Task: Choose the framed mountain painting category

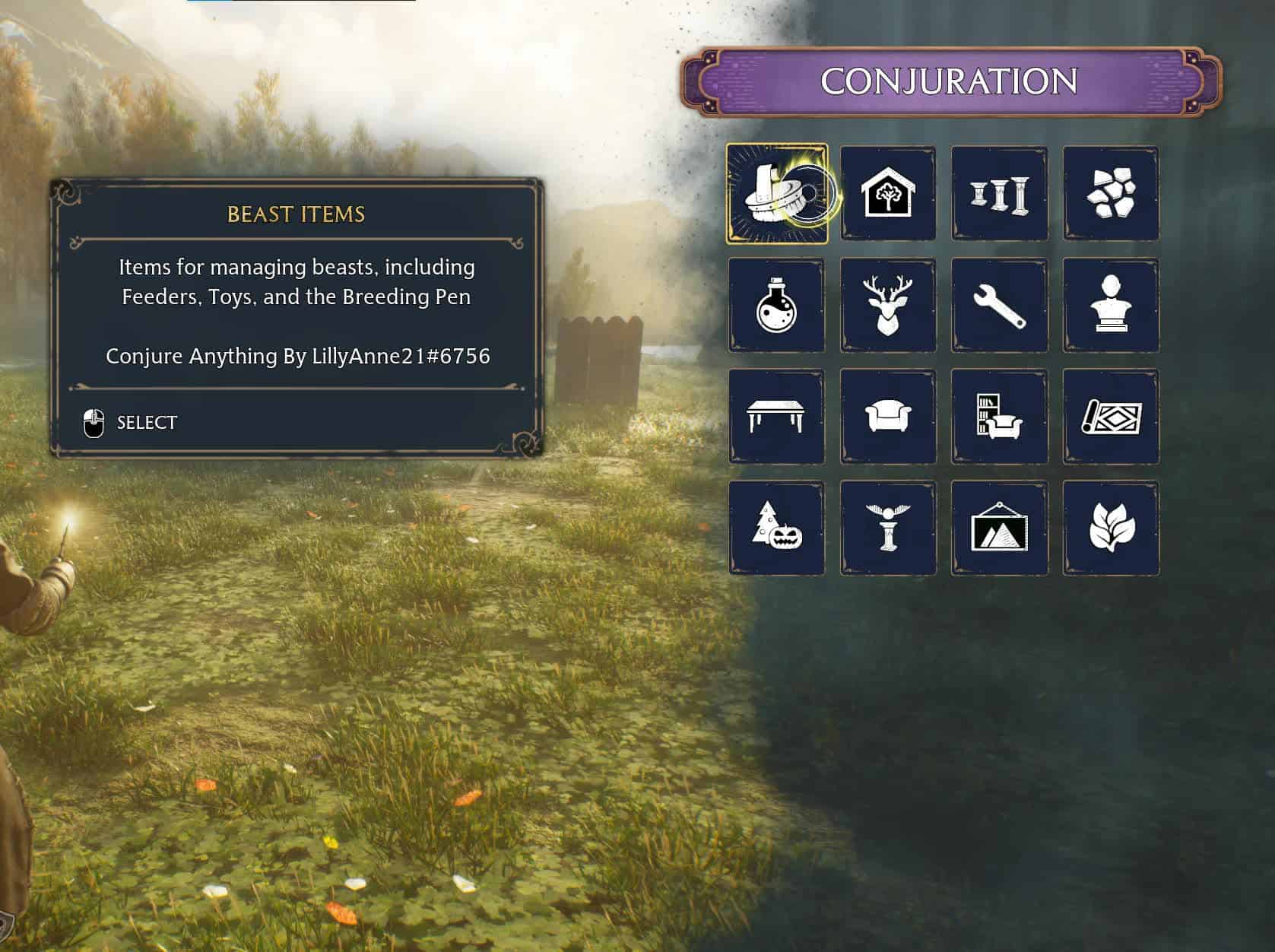Action: (x=999, y=528)
